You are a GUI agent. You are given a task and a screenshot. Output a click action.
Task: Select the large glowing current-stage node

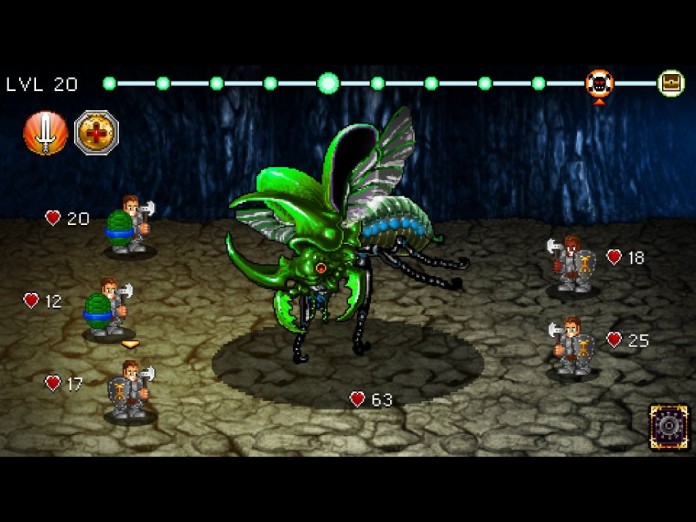coord(328,83)
